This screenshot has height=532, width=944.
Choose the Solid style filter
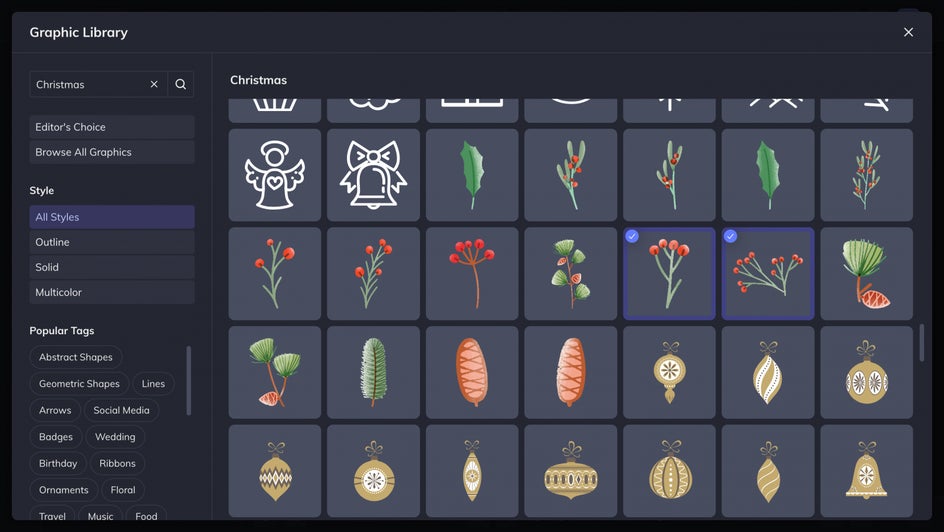click(112, 267)
